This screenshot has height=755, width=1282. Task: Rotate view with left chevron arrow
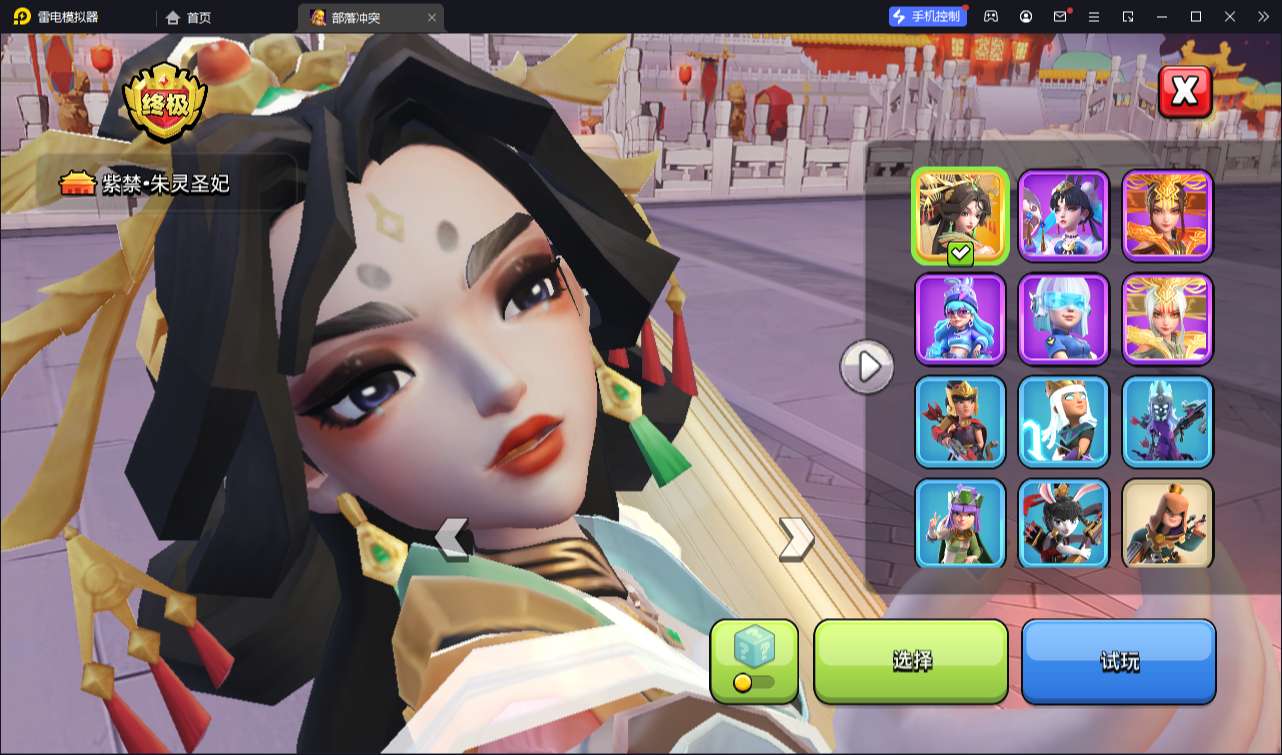click(452, 538)
